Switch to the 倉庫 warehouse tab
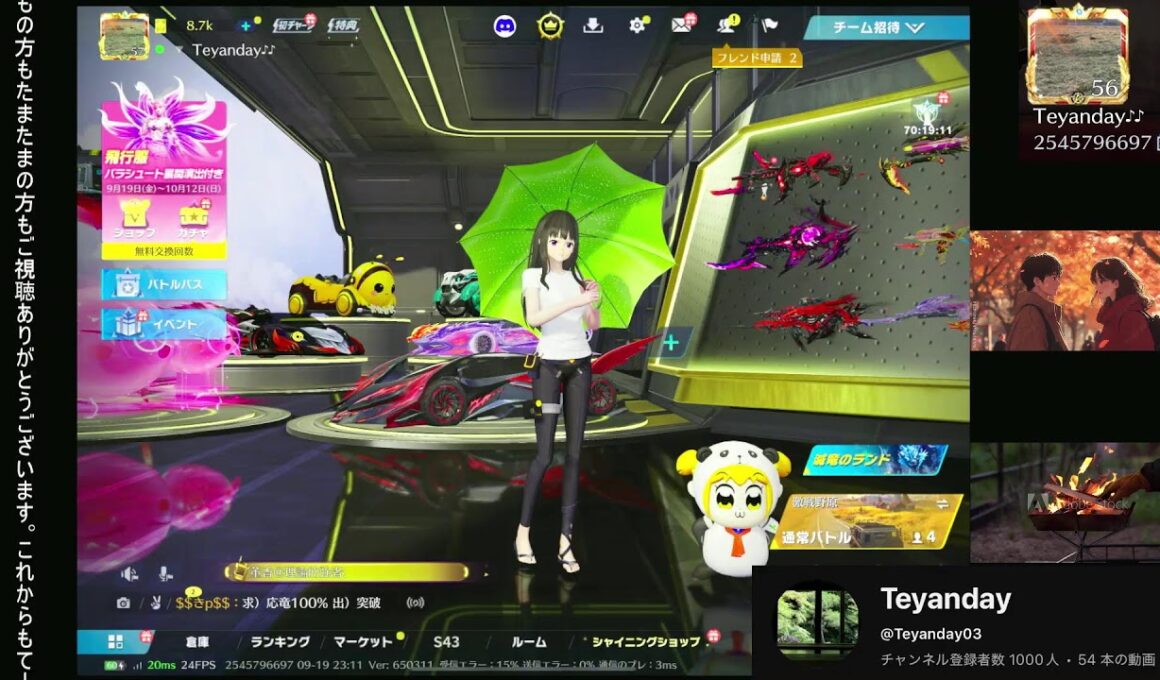 click(x=197, y=642)
